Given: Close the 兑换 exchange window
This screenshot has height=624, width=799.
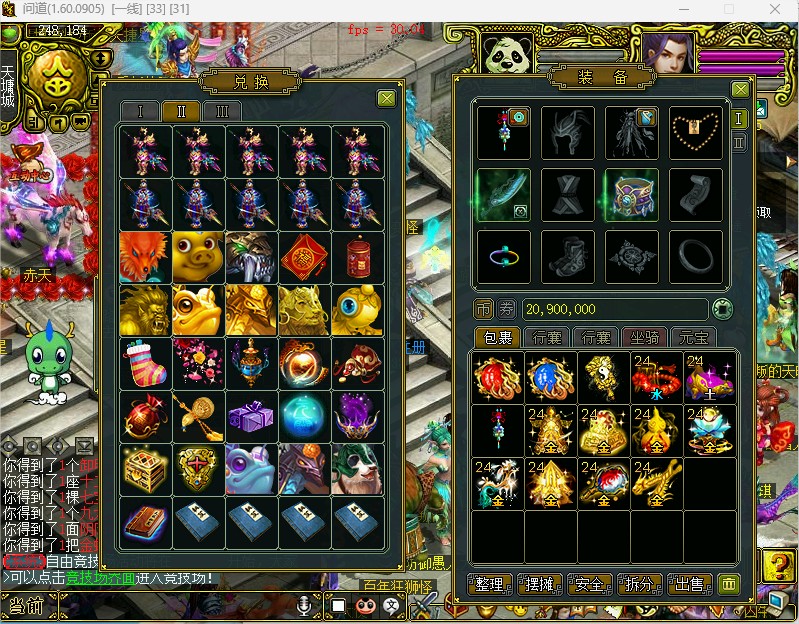Looking at the screenshot, I should (x=386, y=98).
